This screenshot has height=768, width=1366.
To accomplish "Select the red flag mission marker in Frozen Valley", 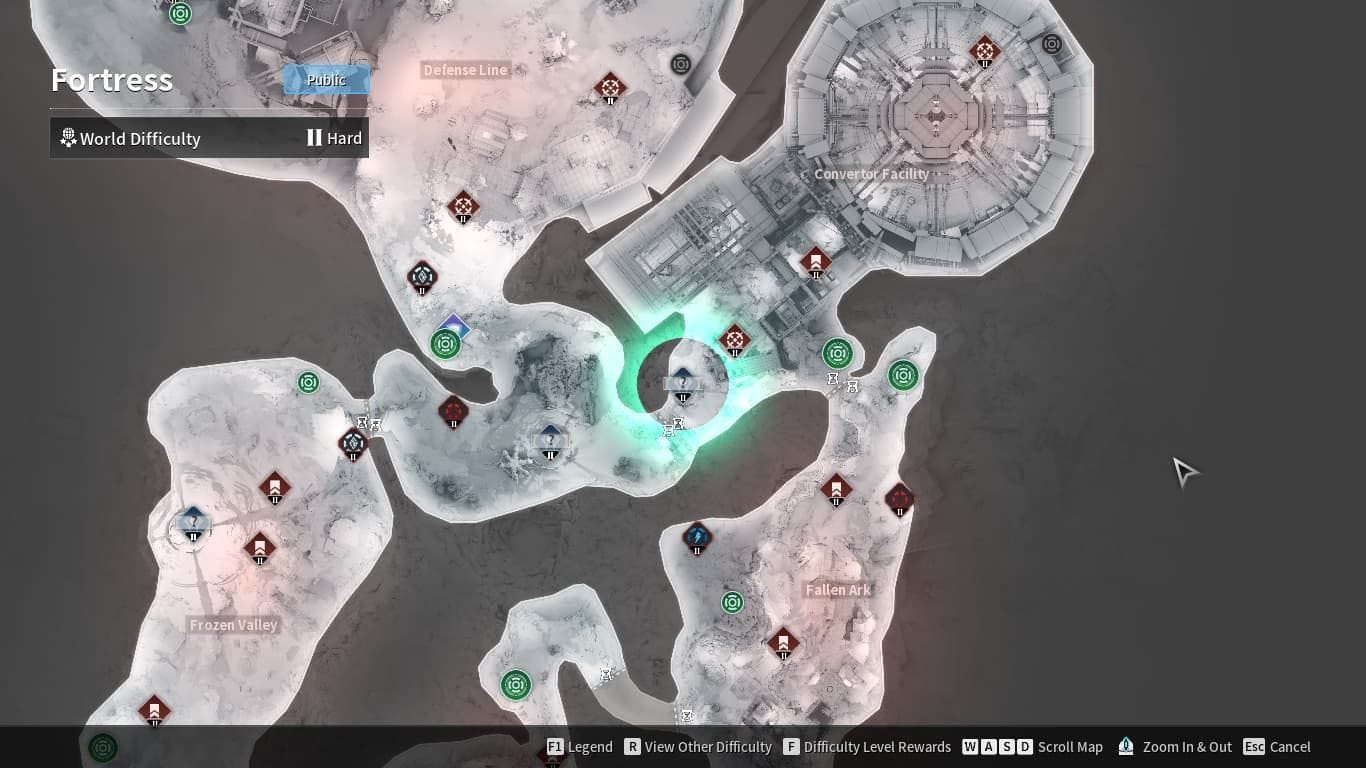I will pos(261,549).
